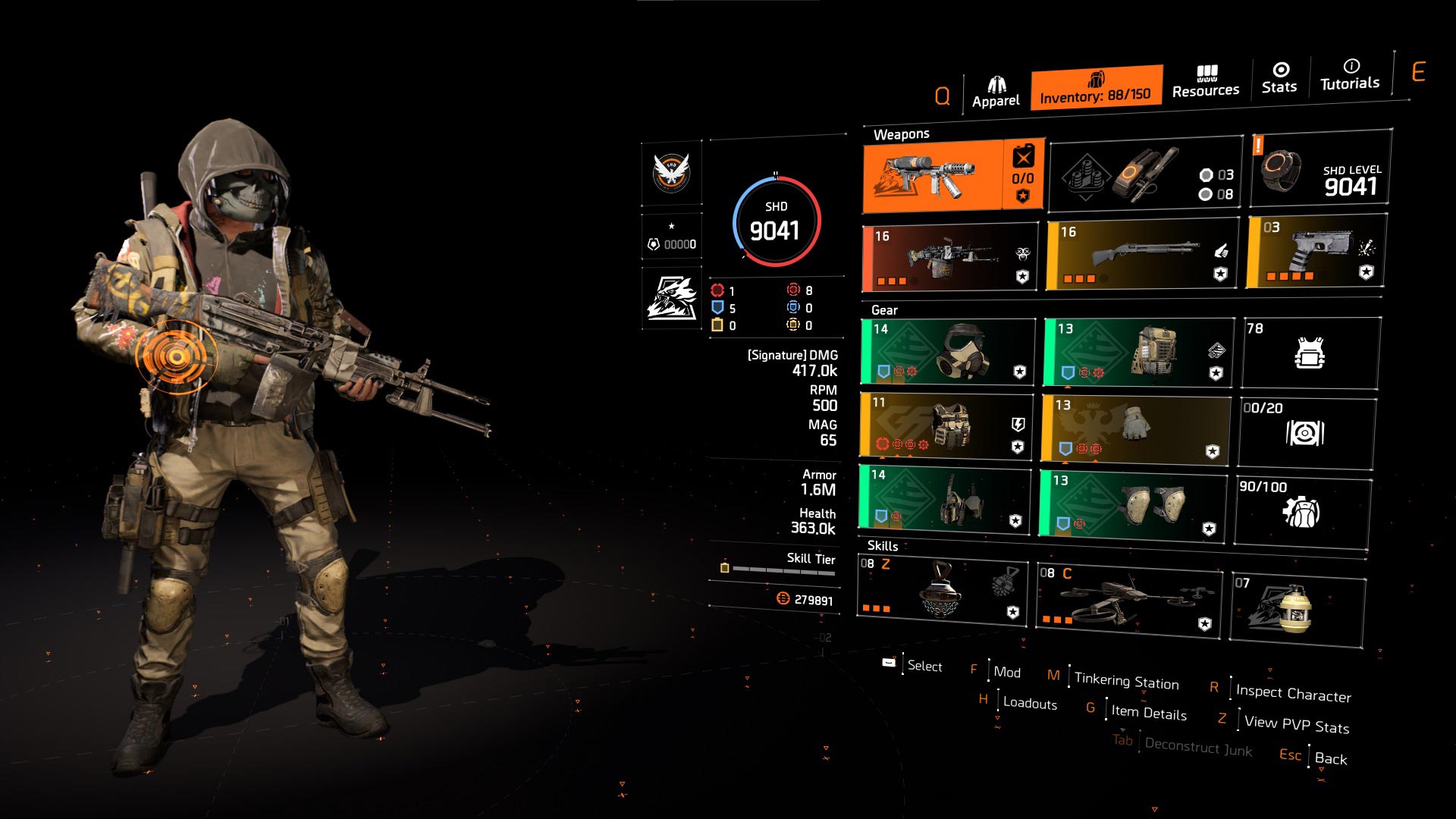Choose the chest armor vest slot
Image resolution: width=1456 pixels, height=819 pixels.
coord(946,425)
